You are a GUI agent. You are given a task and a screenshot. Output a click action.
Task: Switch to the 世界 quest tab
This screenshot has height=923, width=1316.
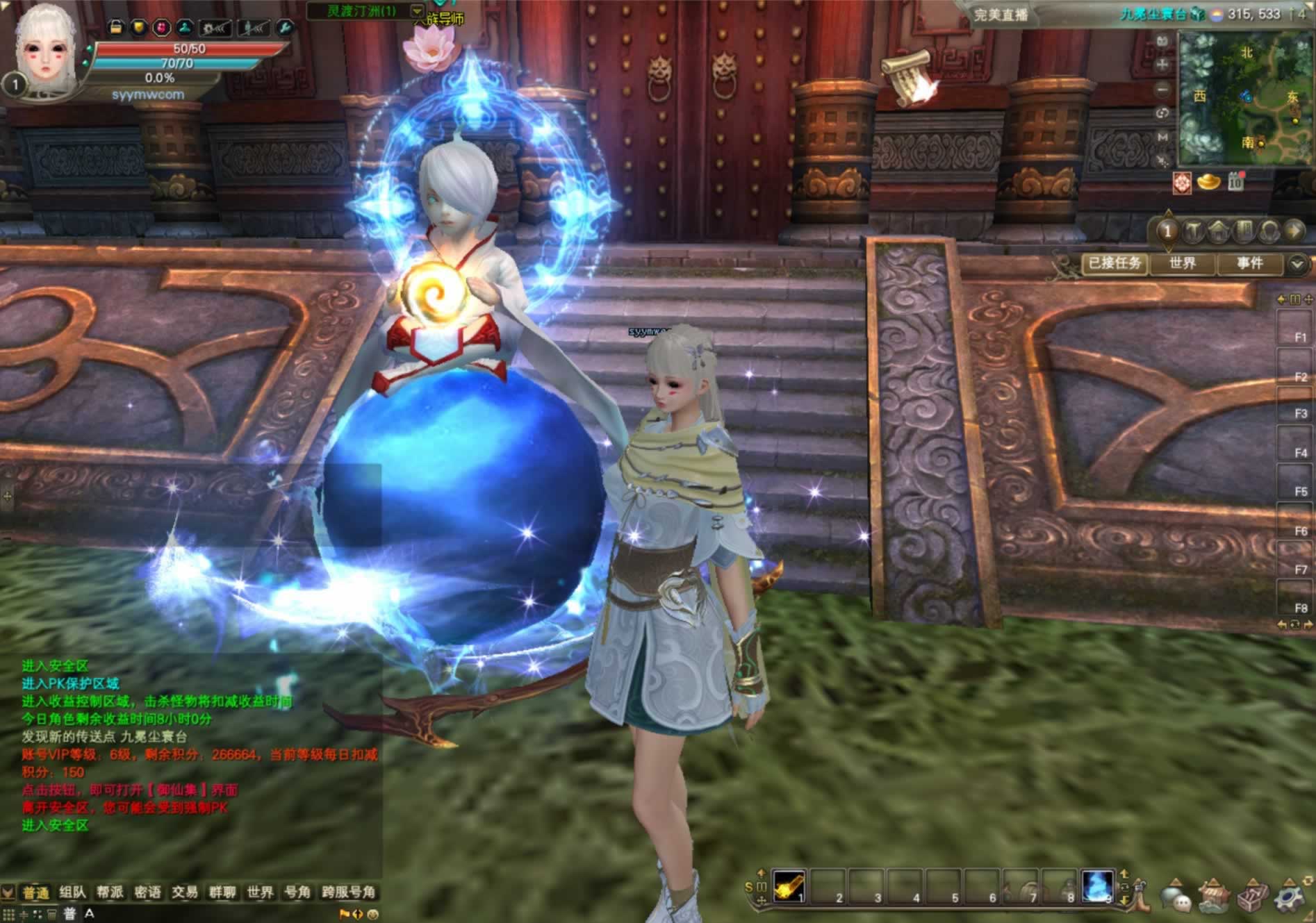(x=1182, y=263)
